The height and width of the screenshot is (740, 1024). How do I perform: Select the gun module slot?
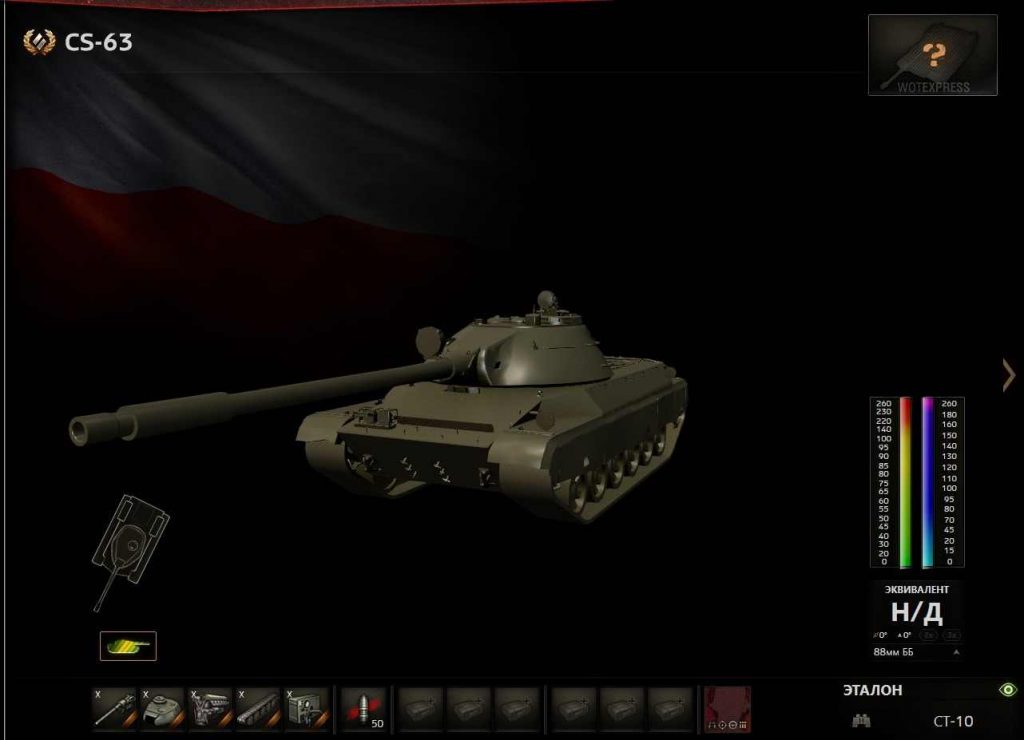click(114, 707)
